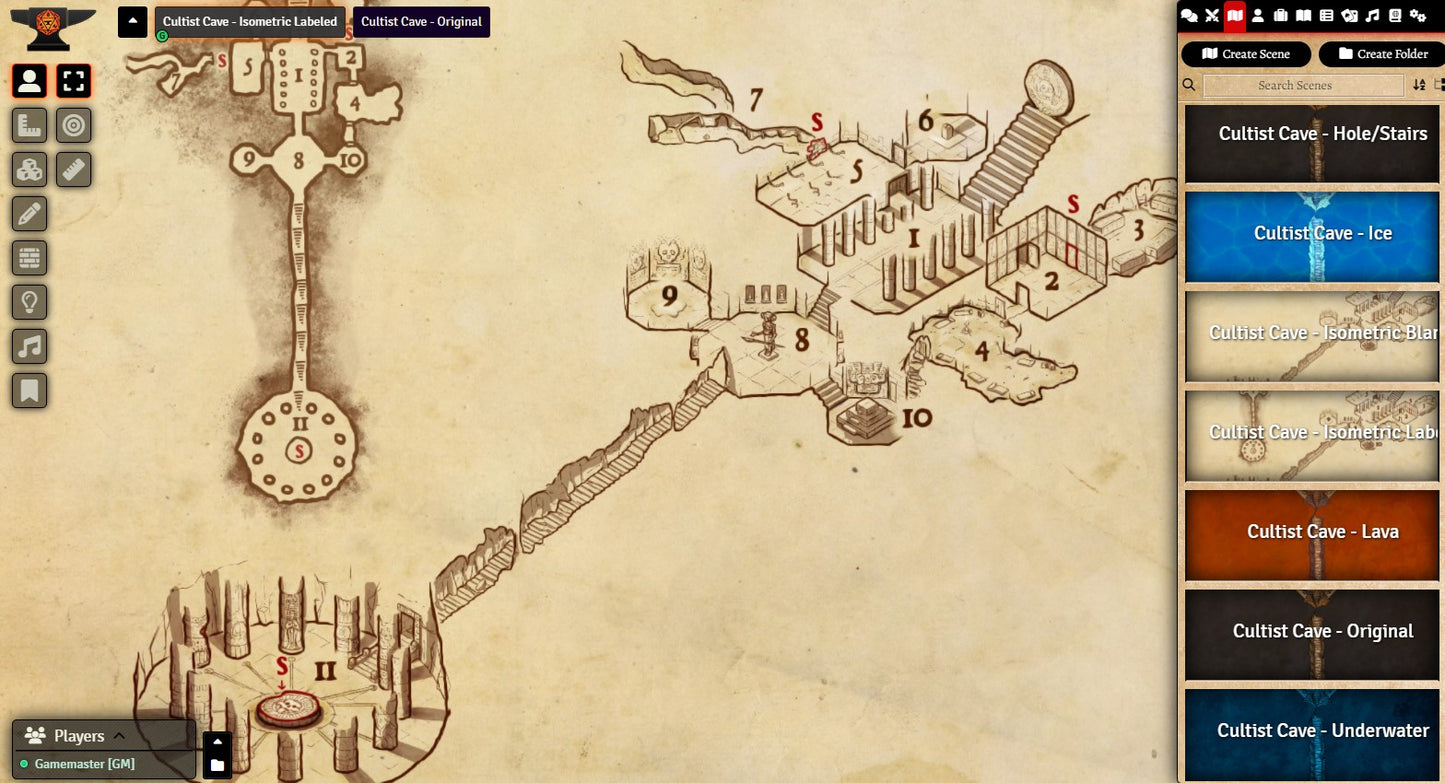Select the lighting lightbulb controls
1445x783 pixels.
pyautogui.click(x=30, y=302)
